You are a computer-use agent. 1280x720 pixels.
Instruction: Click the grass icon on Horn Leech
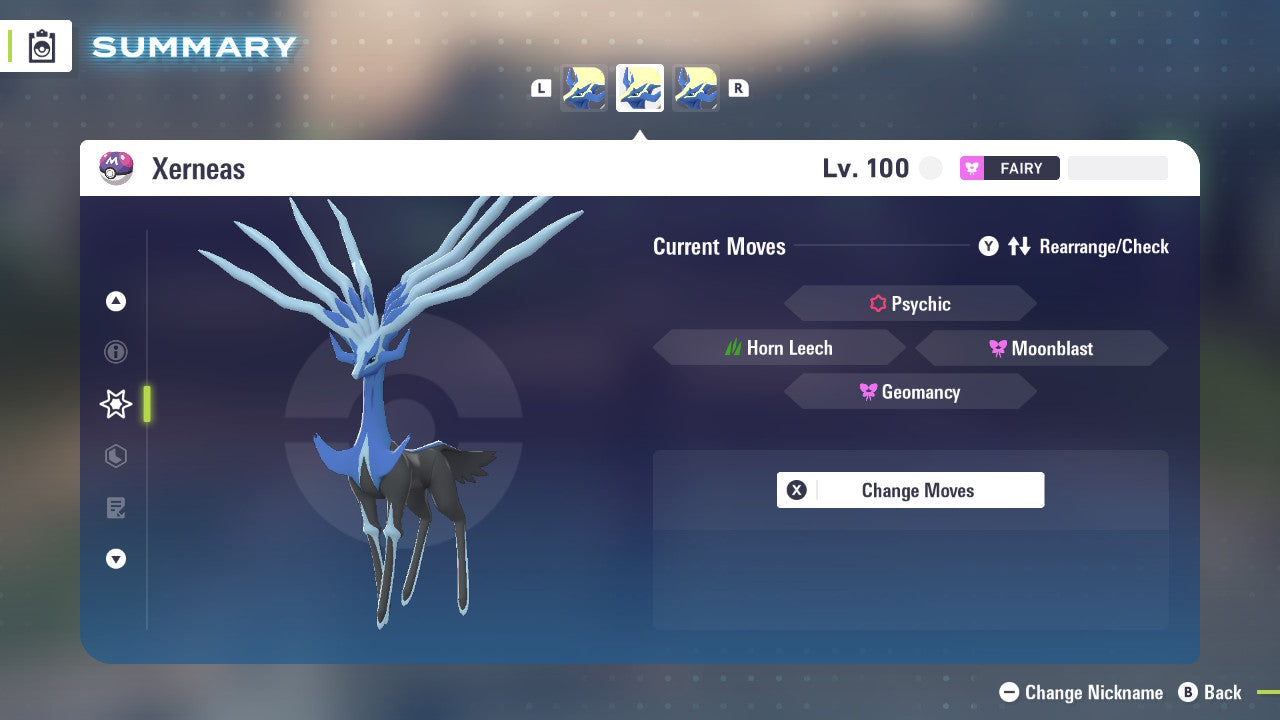(731, 347)
